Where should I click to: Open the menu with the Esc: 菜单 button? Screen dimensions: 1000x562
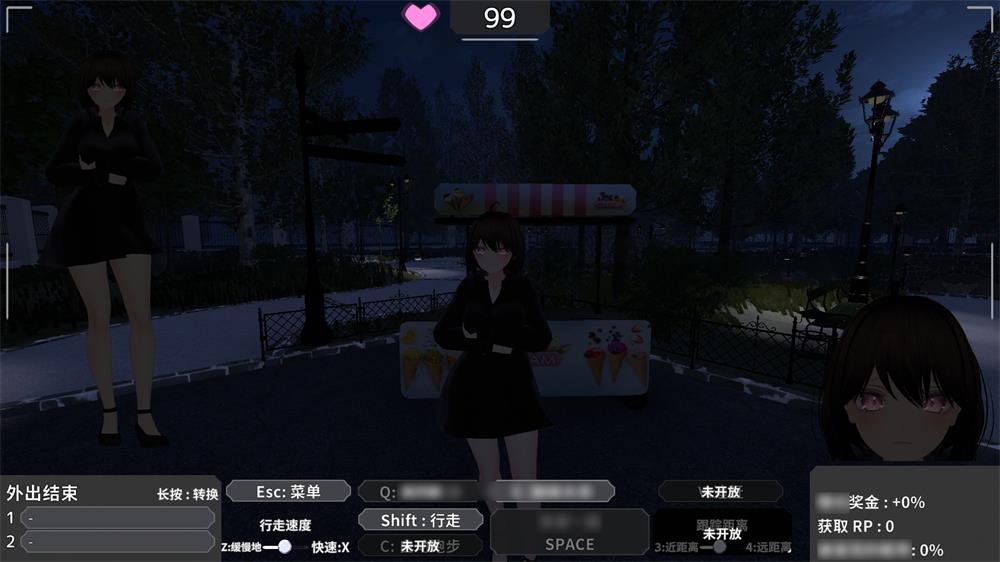[x=288, y=491]
